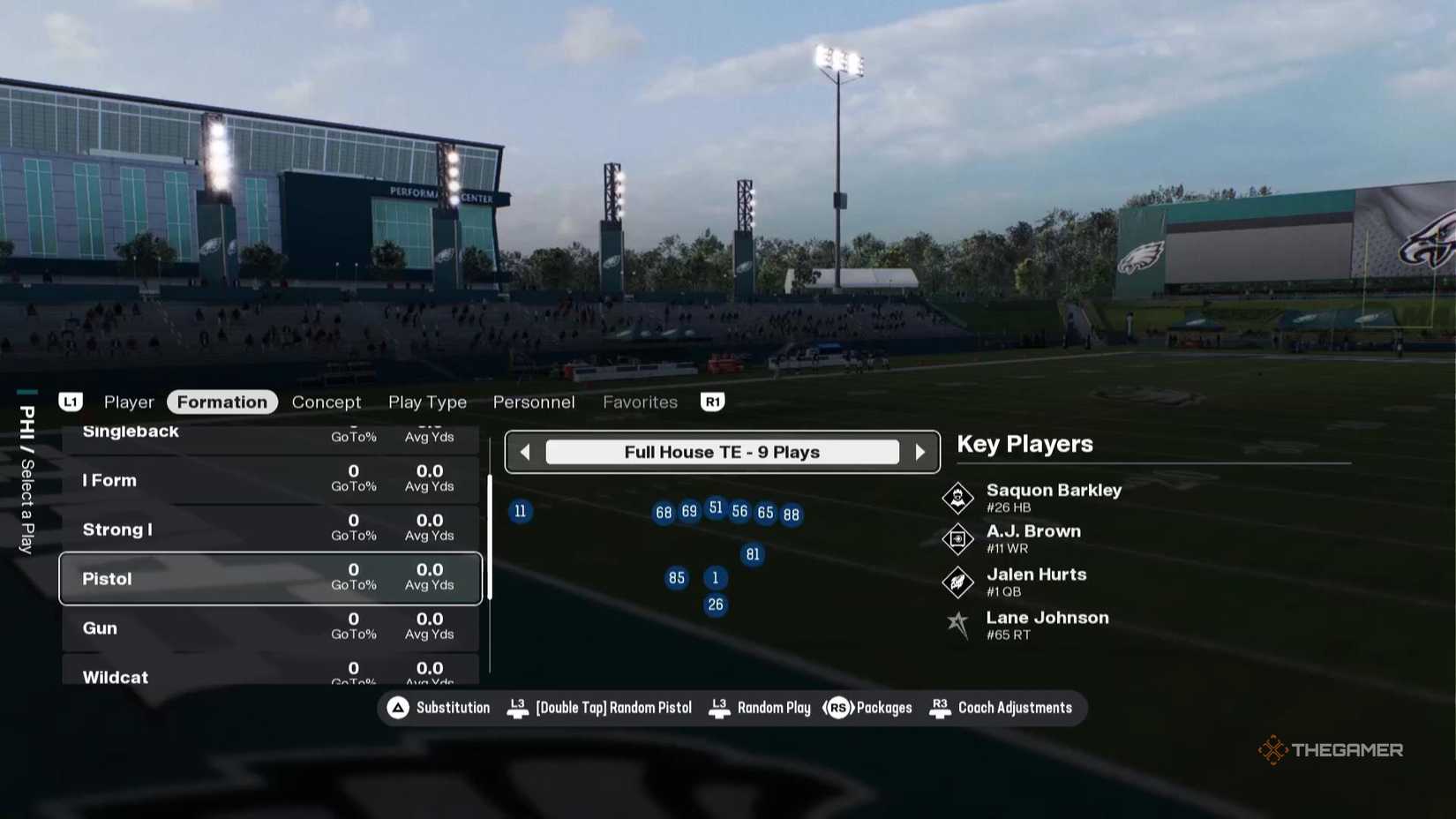Click the R1 bumper icon
Screen dimensions: 1456x819
[x=712, y=402]
